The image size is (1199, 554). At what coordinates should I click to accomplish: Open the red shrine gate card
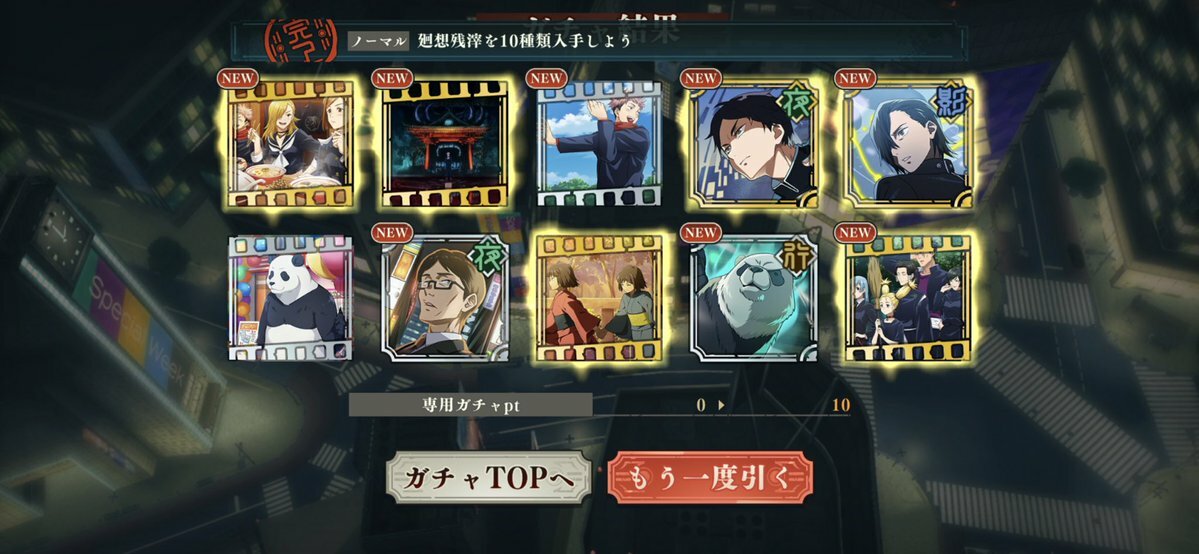[445, 143]
